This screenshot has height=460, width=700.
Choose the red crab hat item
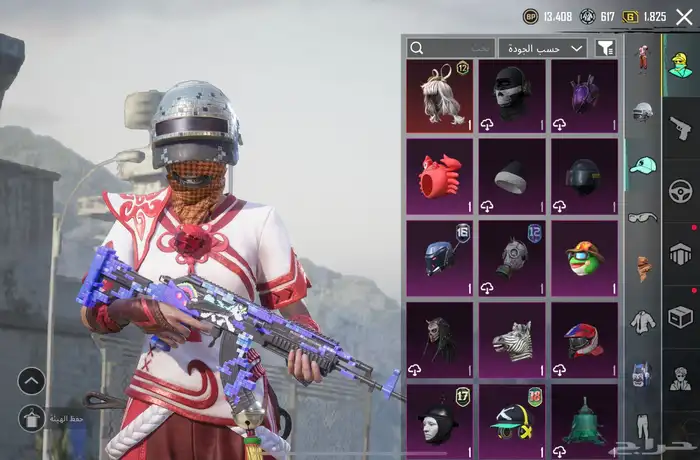(x=439, y=176)
